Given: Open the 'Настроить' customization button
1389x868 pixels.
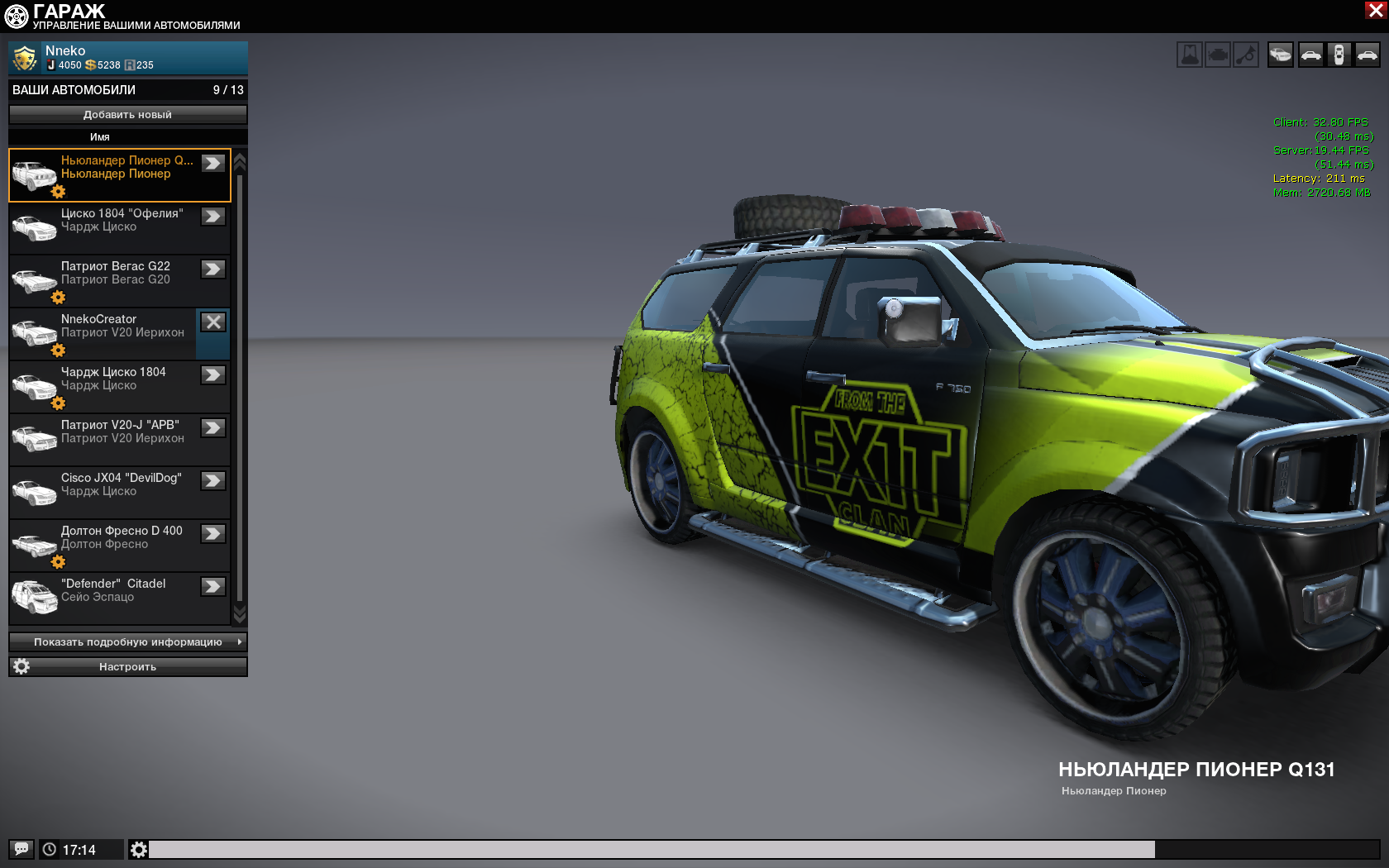Looking at the screenshot, I should (127, 667).
